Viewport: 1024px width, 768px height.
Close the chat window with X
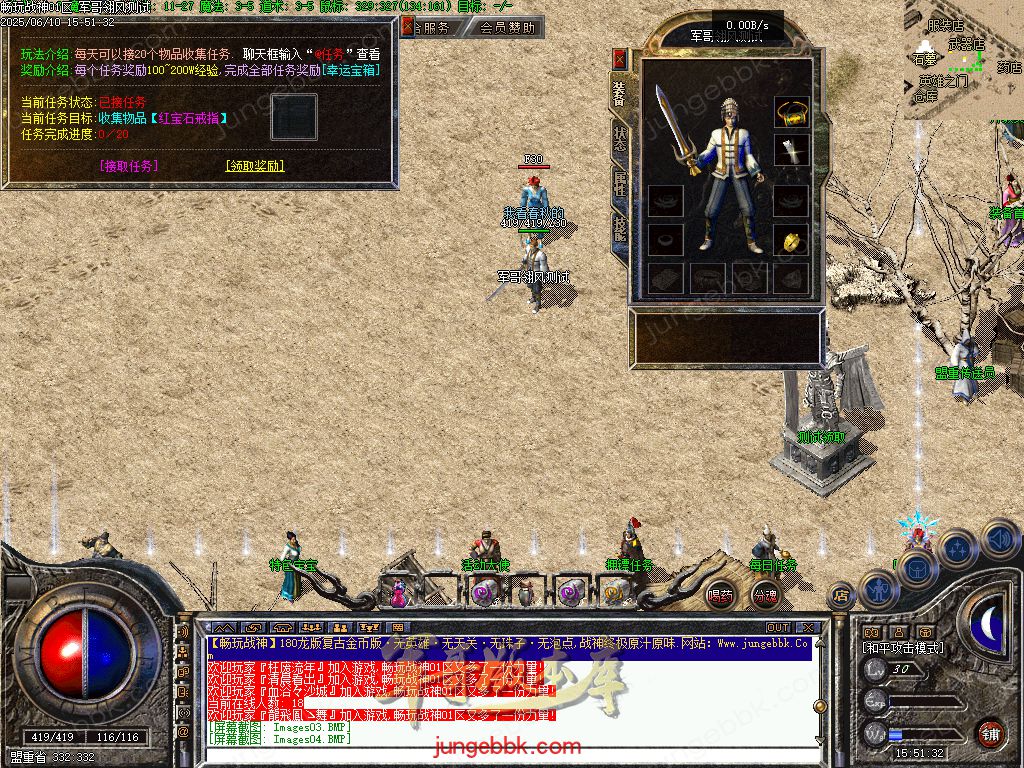click(x=809, y=628)
